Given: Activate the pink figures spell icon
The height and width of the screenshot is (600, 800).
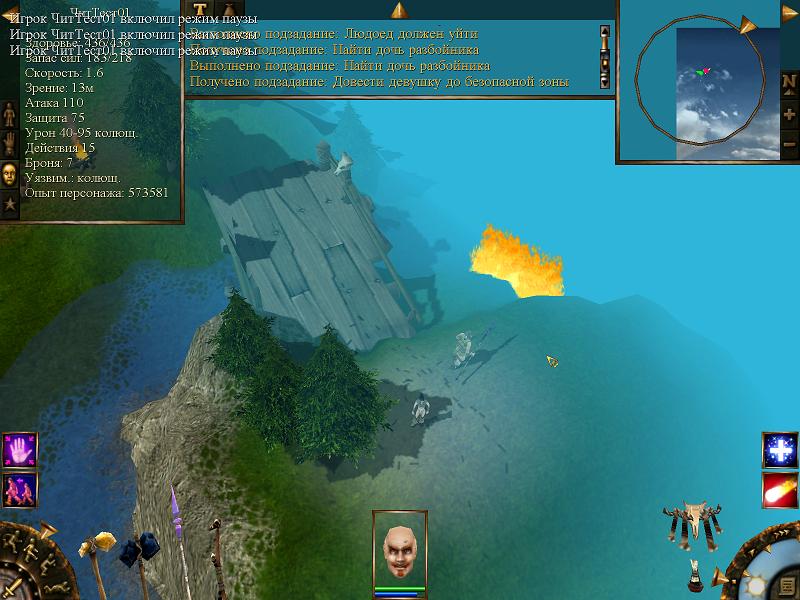Looking at the screenshot, I should [x=19, y=488].
